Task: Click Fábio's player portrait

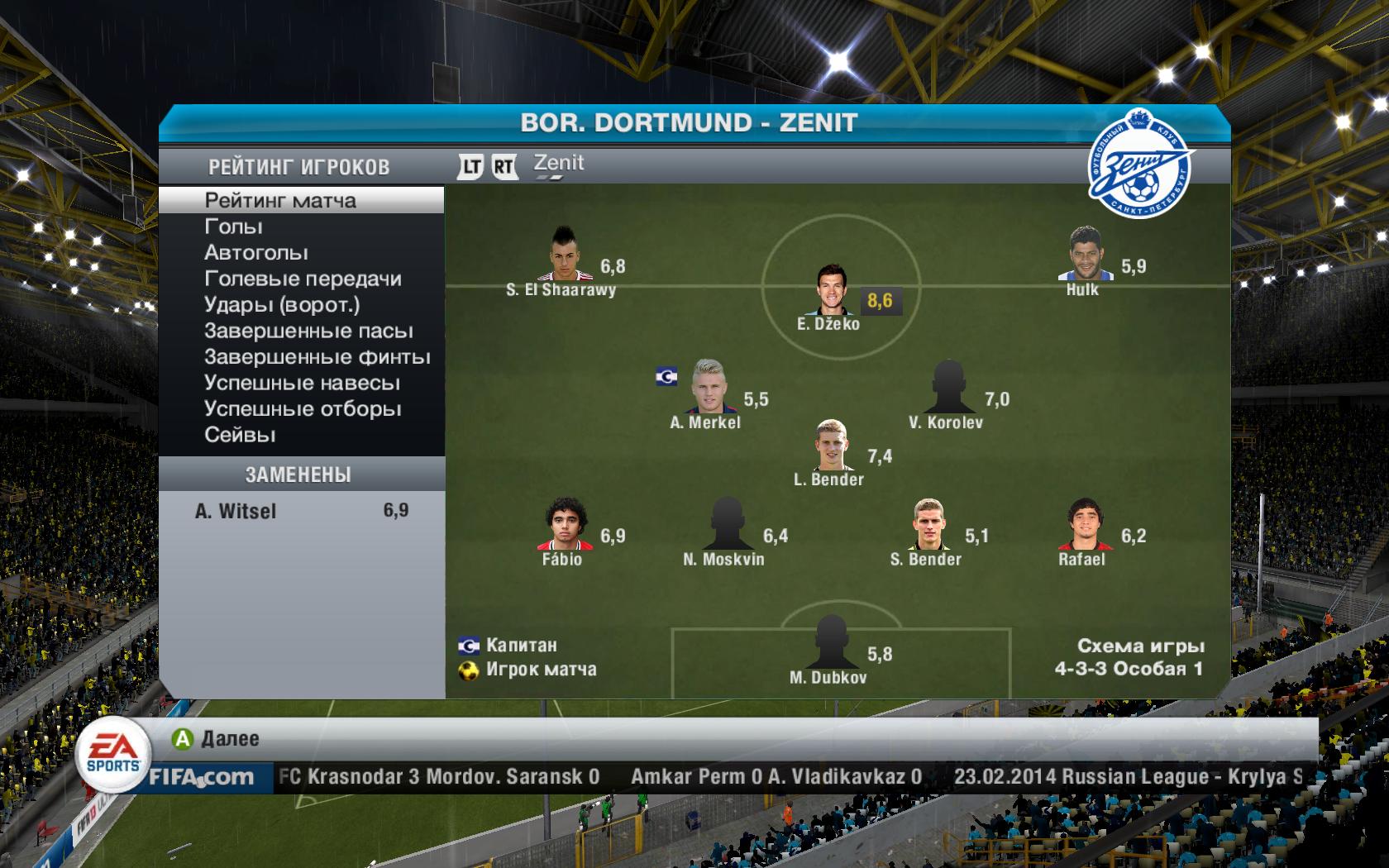Action: [565, 525]
